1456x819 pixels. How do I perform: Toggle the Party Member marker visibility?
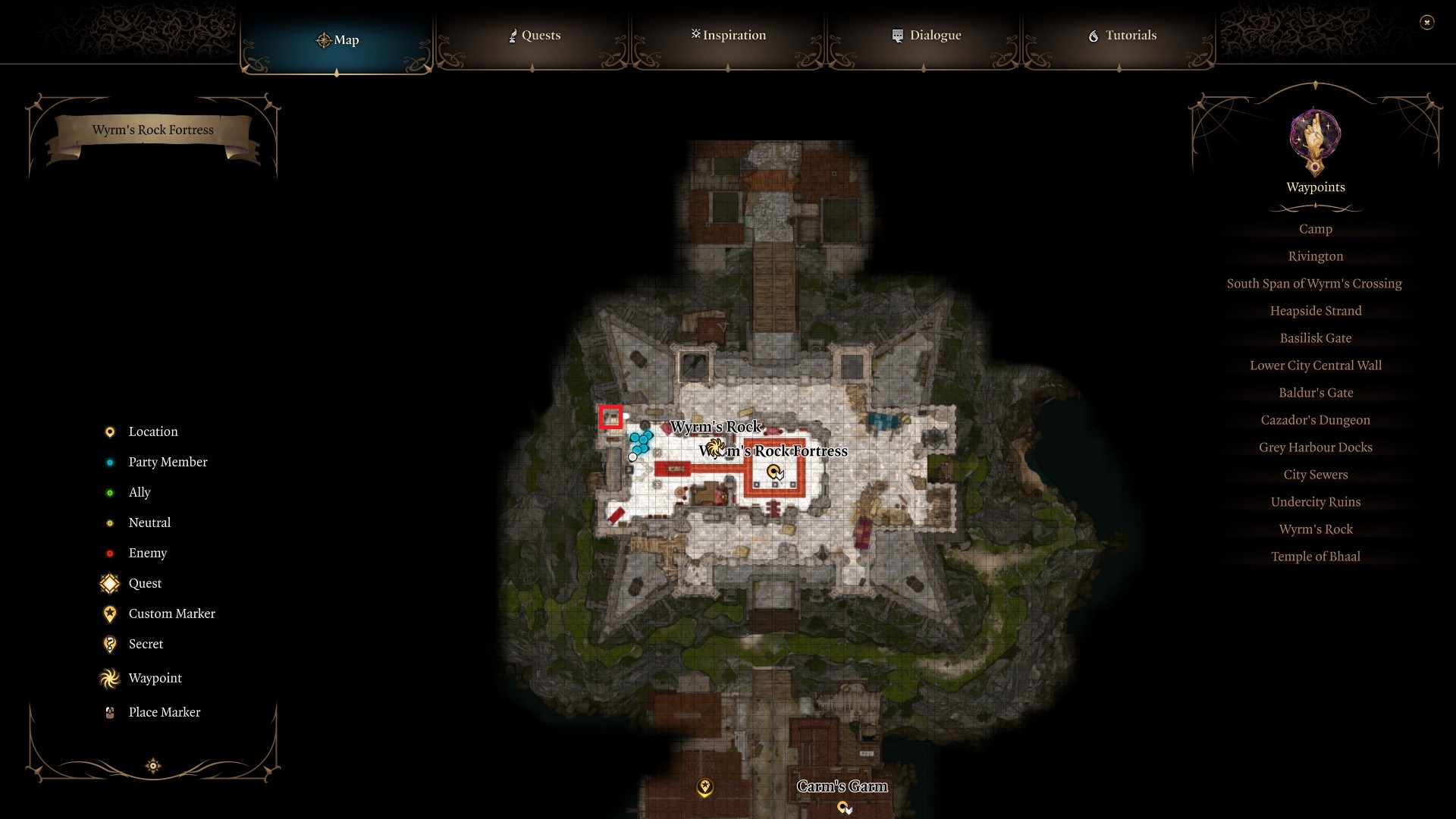point(111,462)
